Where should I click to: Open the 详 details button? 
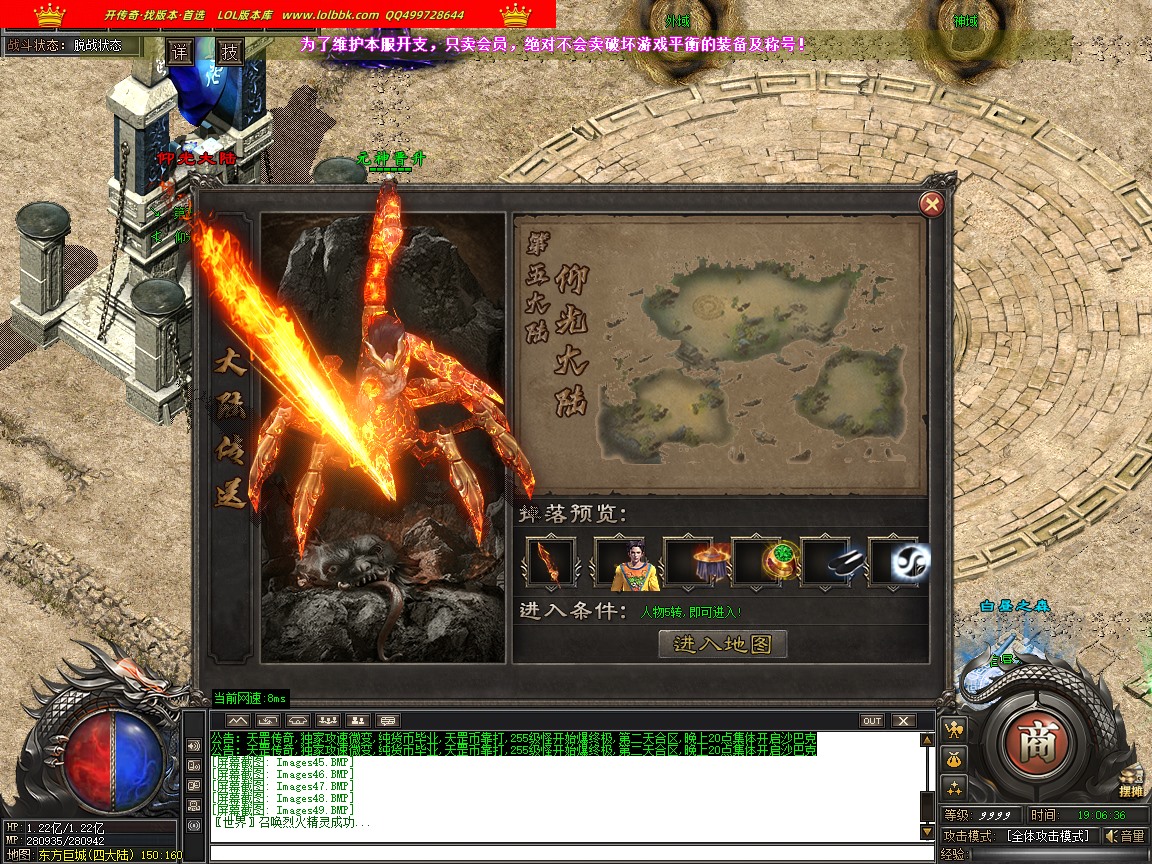180,52
